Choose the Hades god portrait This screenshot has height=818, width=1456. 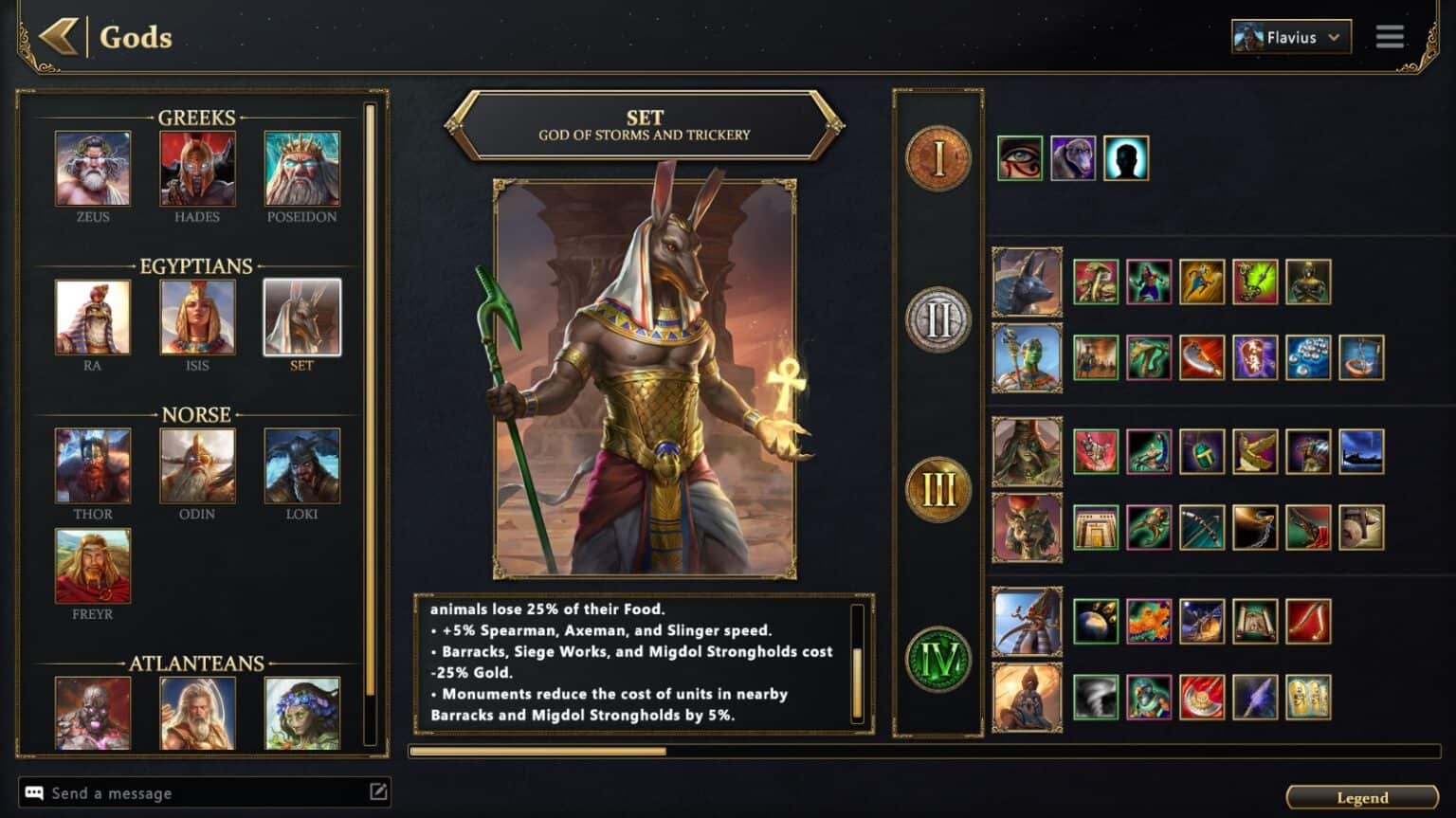197,169
